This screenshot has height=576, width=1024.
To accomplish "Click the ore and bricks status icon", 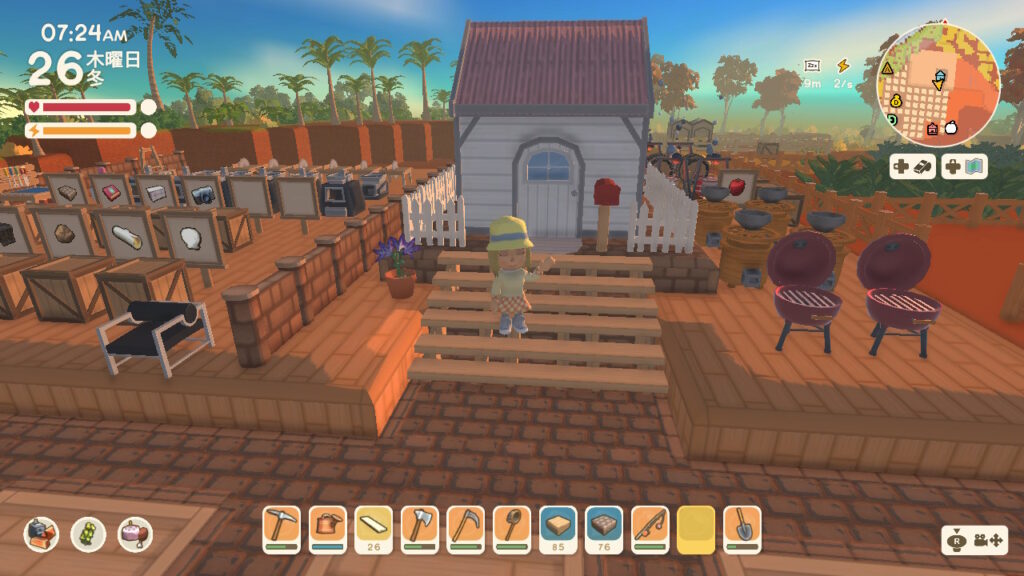I will point(42,534).
